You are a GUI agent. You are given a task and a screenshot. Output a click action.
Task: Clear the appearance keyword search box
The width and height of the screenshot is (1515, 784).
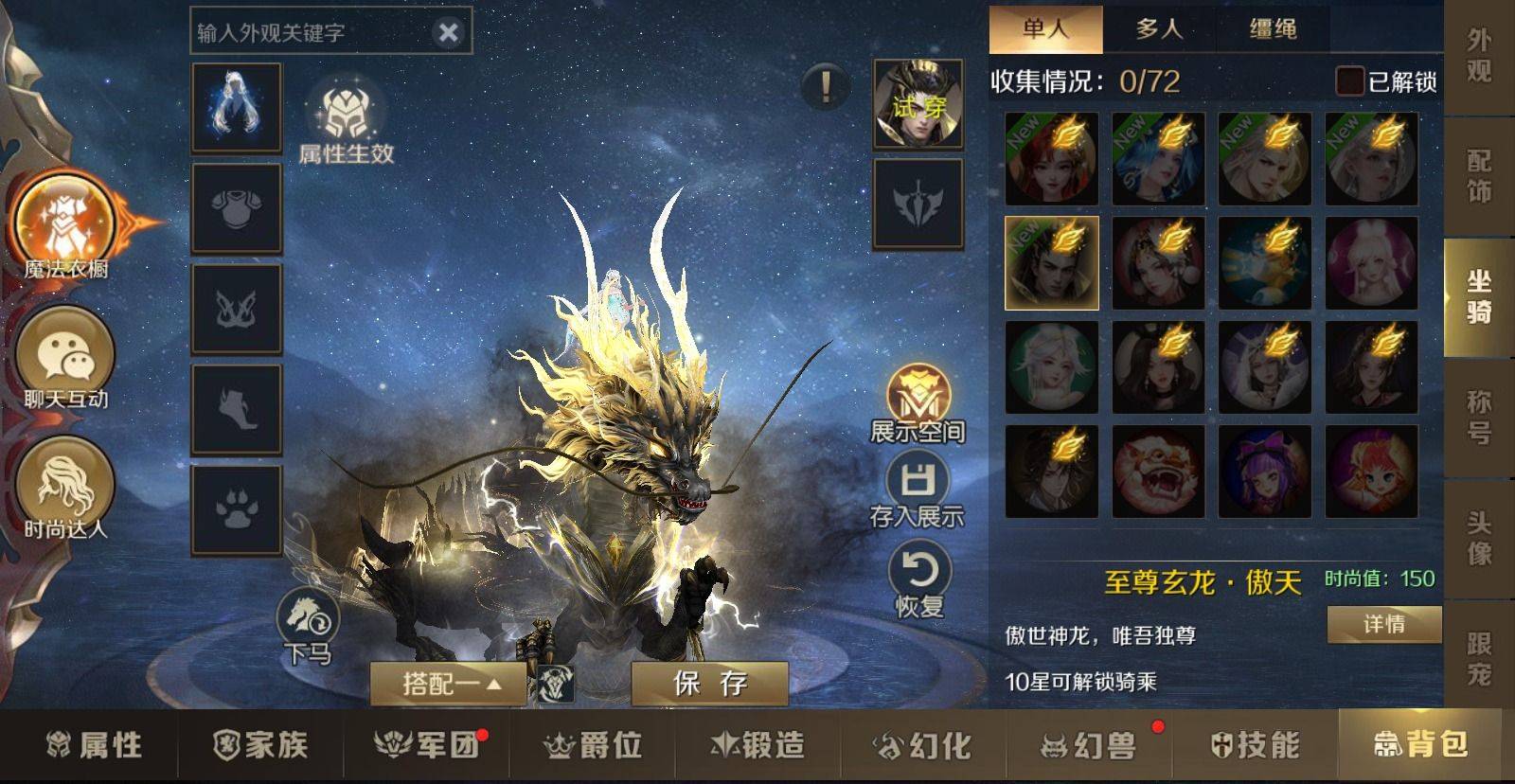pyautogui.click(x=448, y=33)
